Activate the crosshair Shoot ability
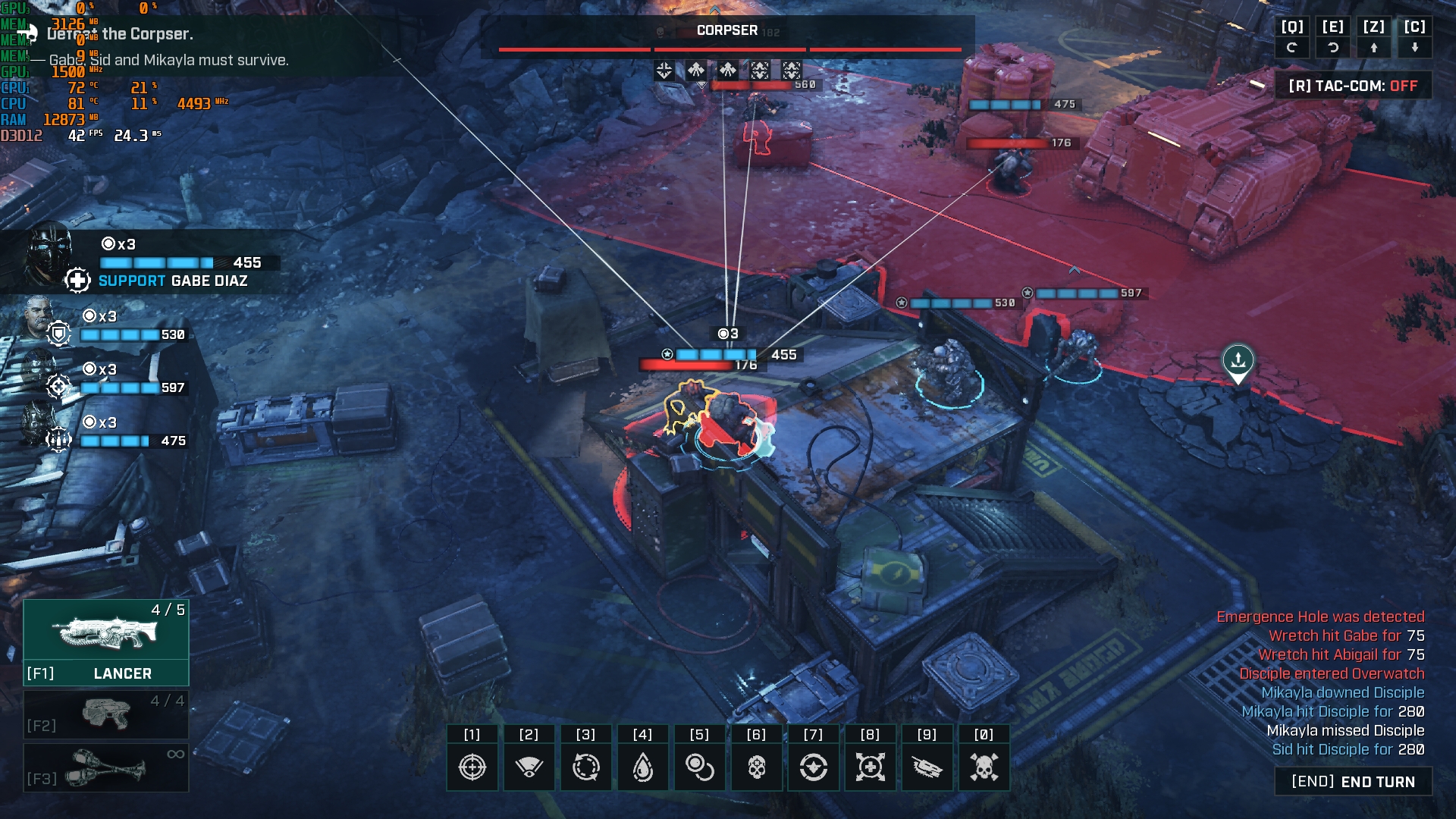The width and height of the screenshot is (1456, 819). (472, 767)
